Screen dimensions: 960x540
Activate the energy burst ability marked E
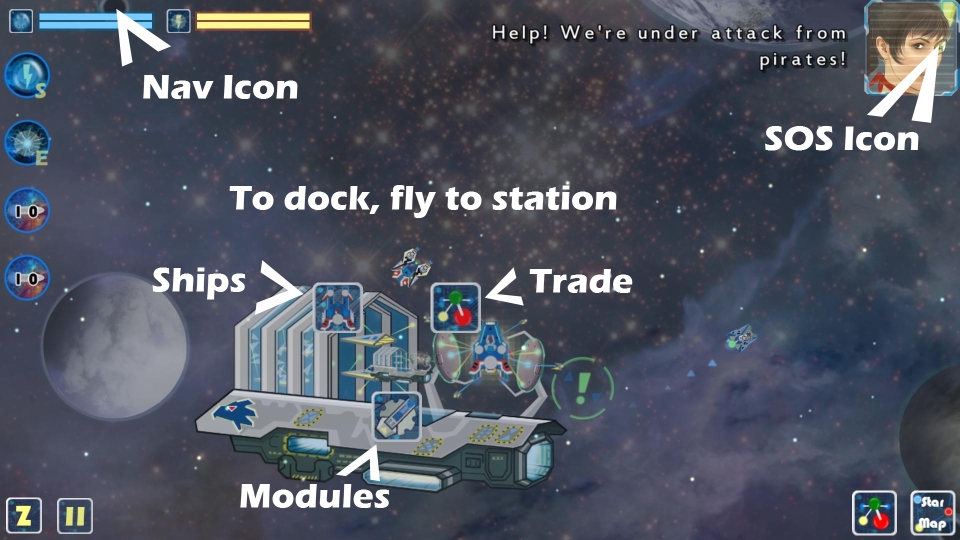point(26,143)
